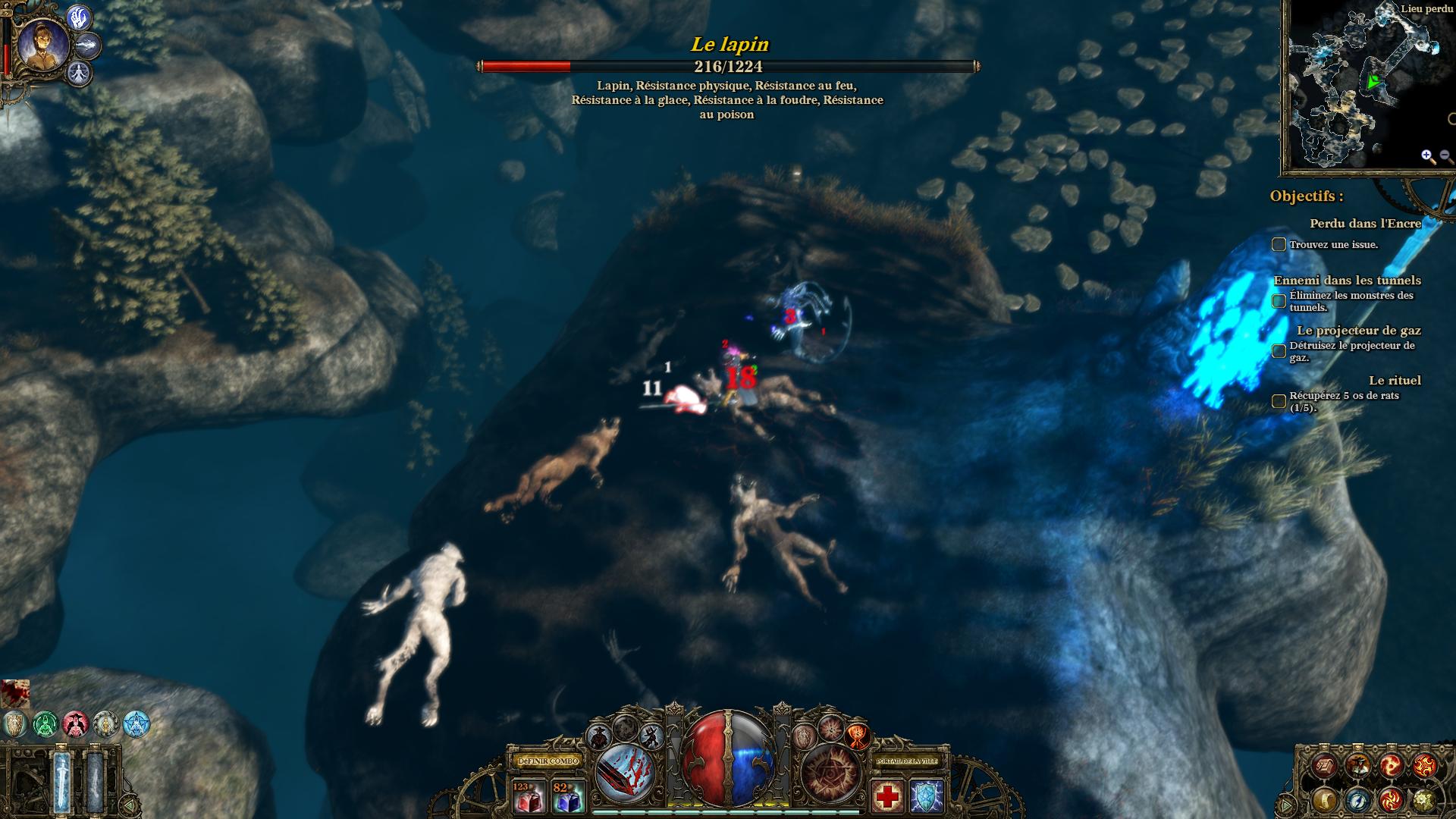Click the blue pentagram aura icon
This screenshot has height=819, width=1456.
click(136, 724)
